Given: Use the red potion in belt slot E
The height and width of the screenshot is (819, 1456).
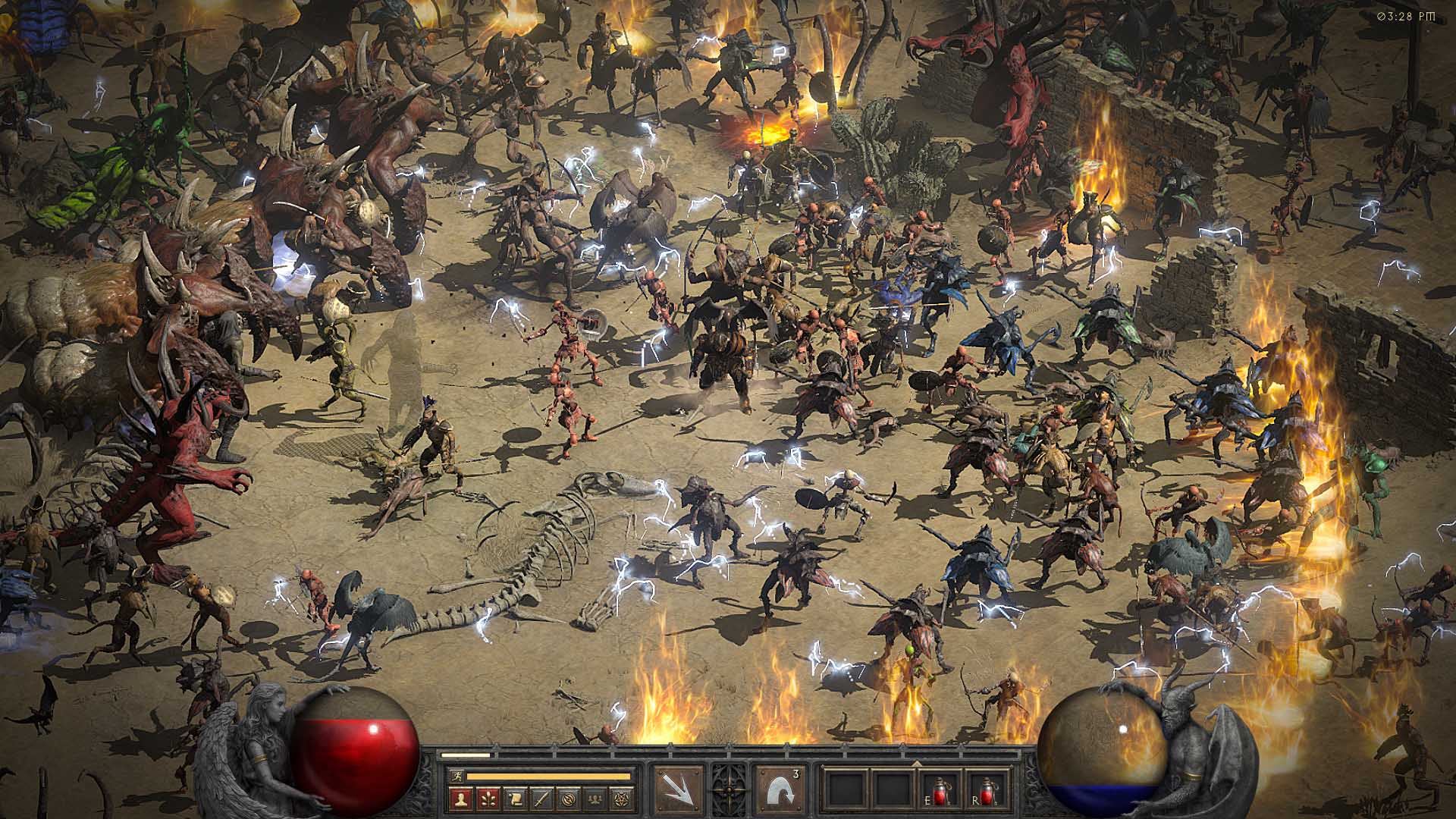Looking at the screenshot, I should coord(941,790).
